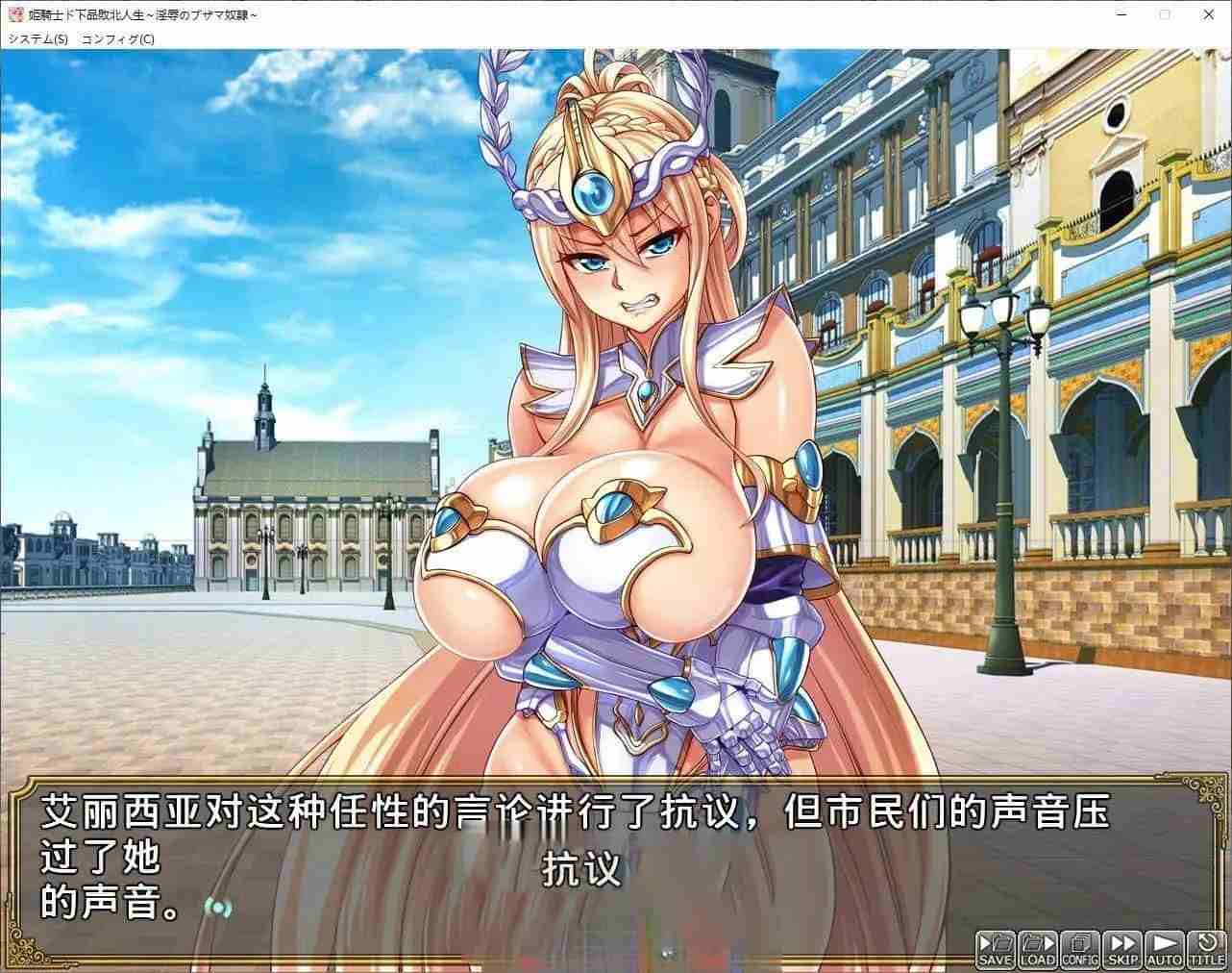Save game progress with the SAVE icon
Viewport: 1232px width, 973px height.
[x=993, y=950]
